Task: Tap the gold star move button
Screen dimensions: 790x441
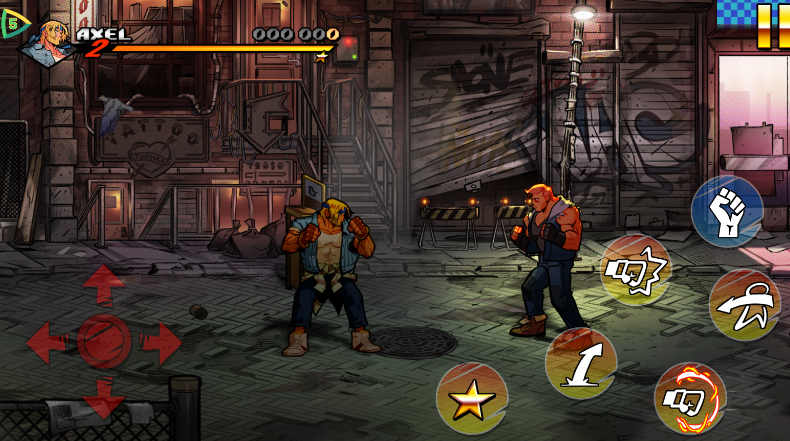Action: (471, 400)
